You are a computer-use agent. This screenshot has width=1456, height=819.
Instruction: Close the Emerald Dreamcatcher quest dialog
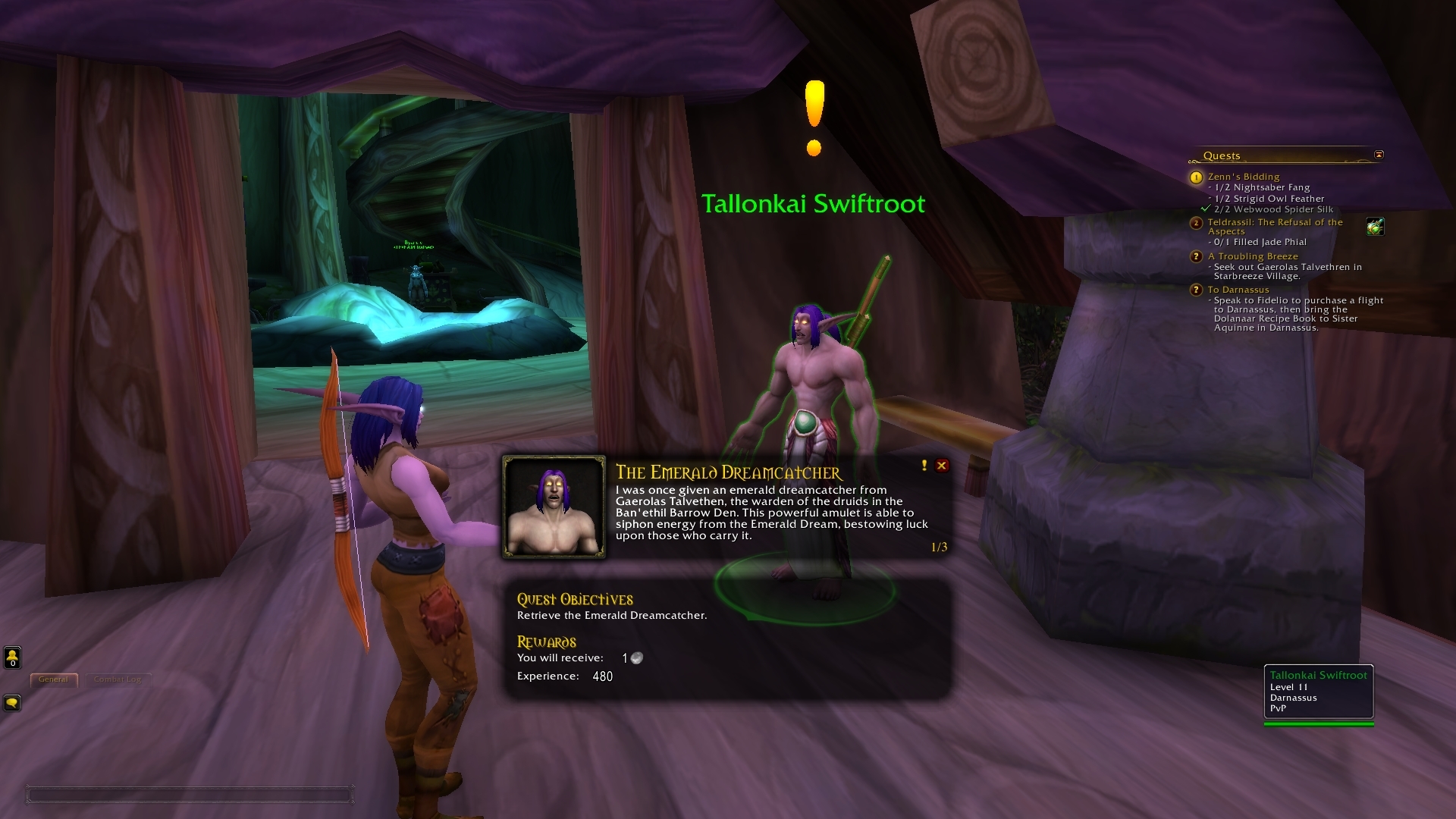942,466
